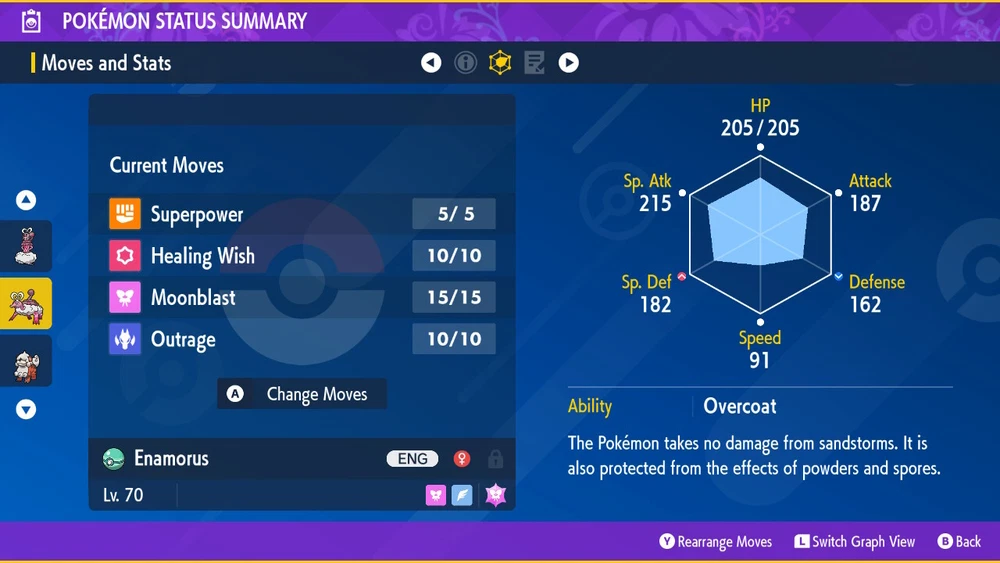Click the party list down arrow
Image resolution: width=1000 pixels, height=563 pixels.
tap(26, 409)
